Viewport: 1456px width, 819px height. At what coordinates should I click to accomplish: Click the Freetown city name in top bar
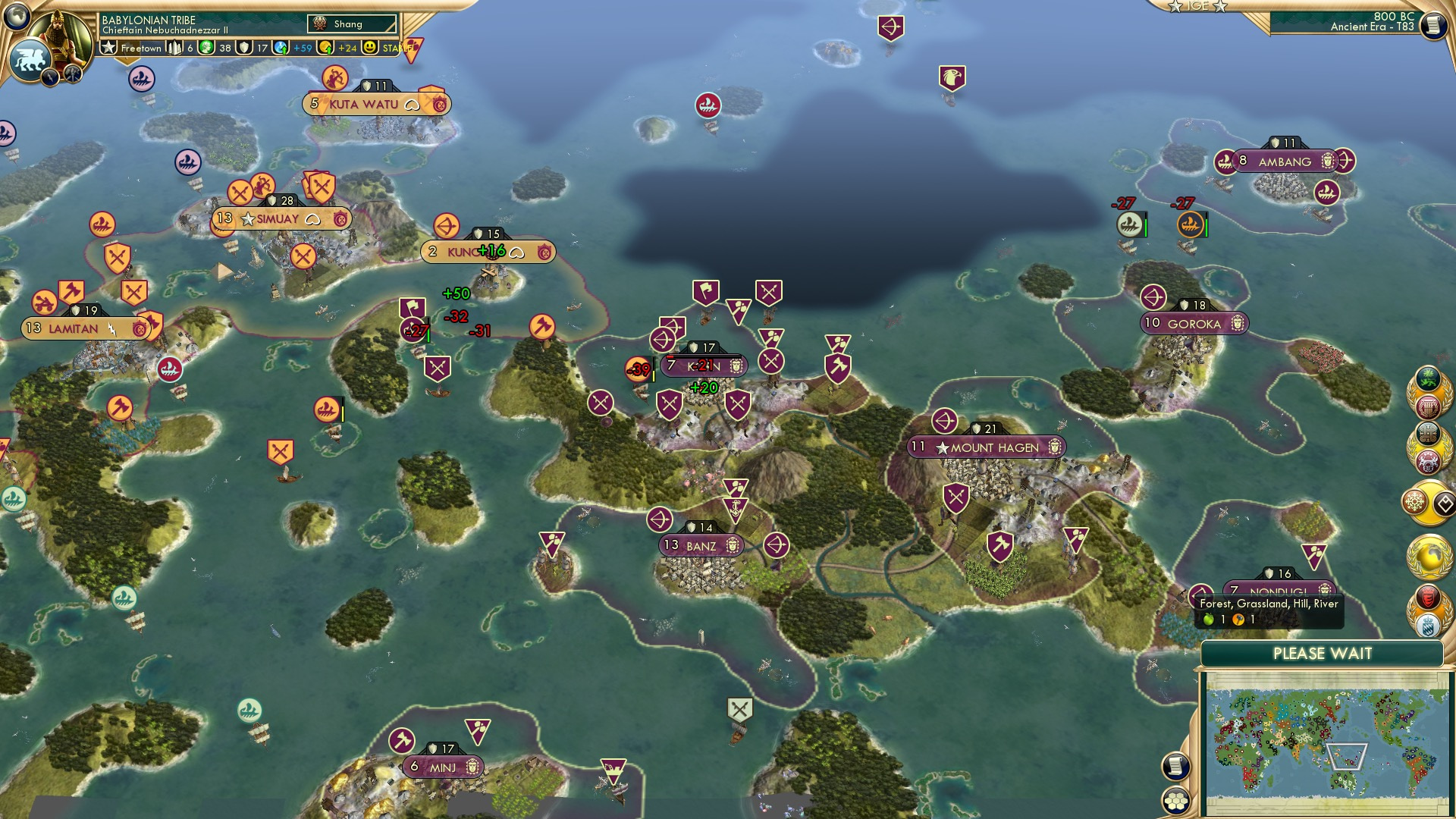tap(140, 48)
